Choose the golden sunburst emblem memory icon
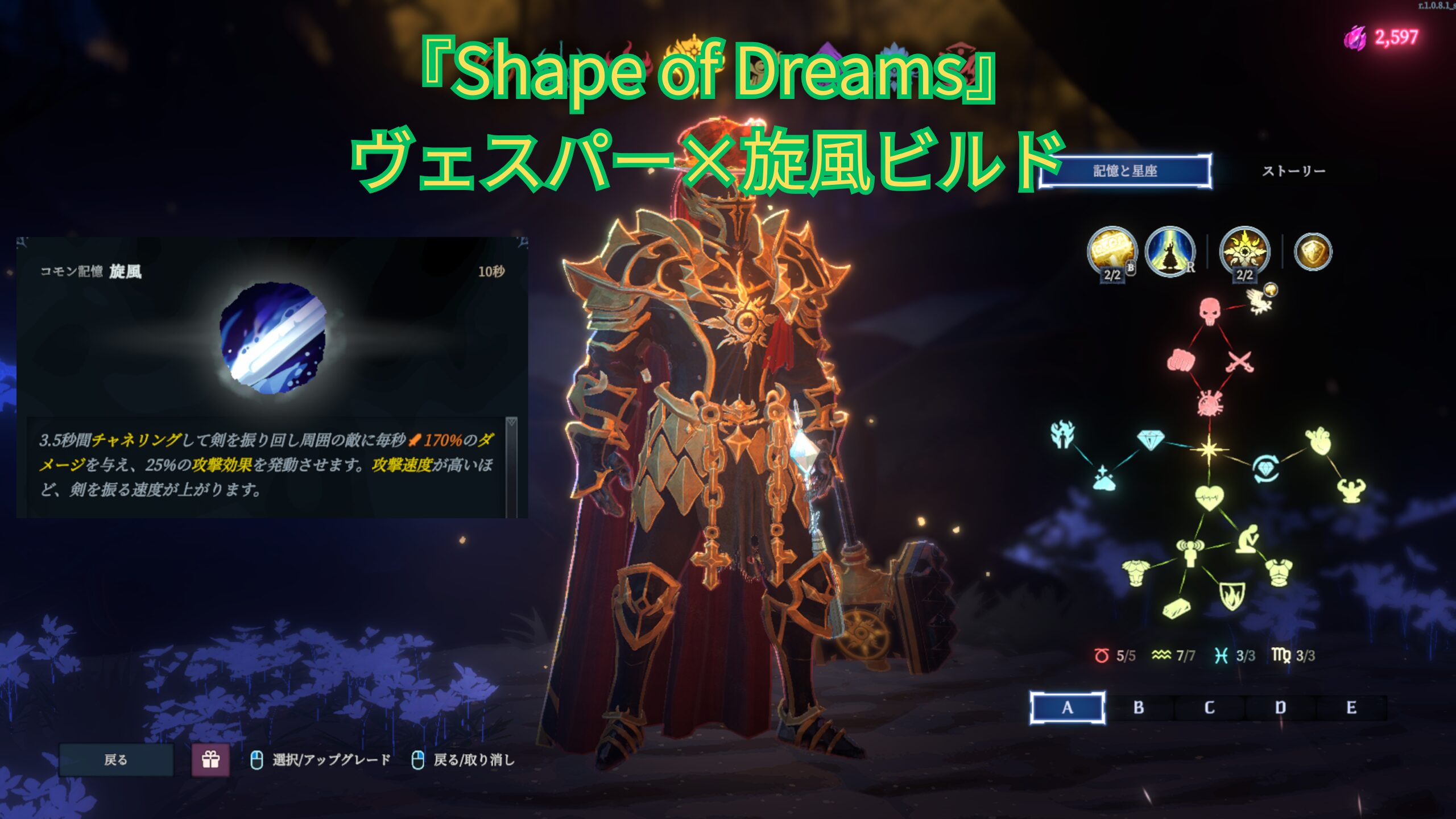Screen dimensions: 1456x819 1244,251
